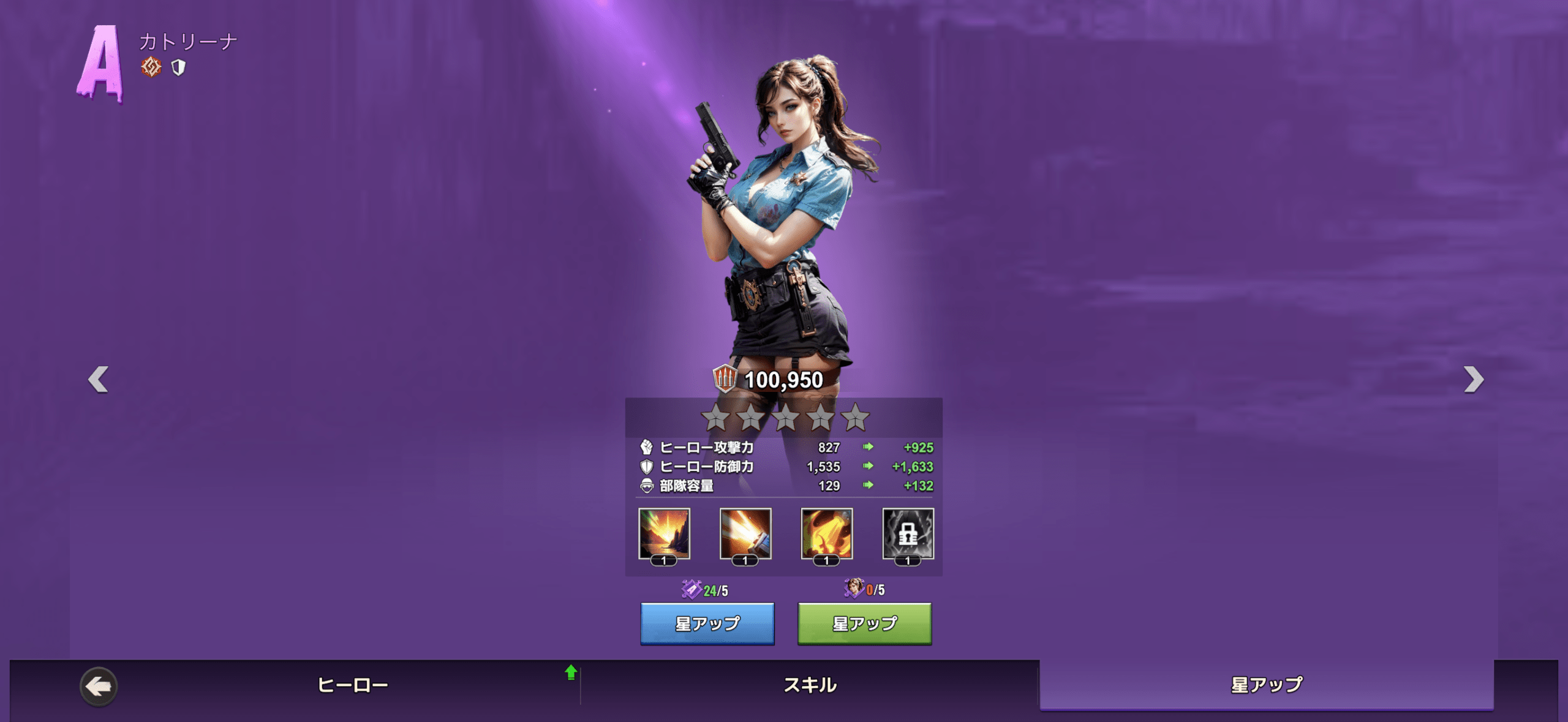
Task: Select the bullet muzzle-flash skill icon
Action: coord(745,534)
